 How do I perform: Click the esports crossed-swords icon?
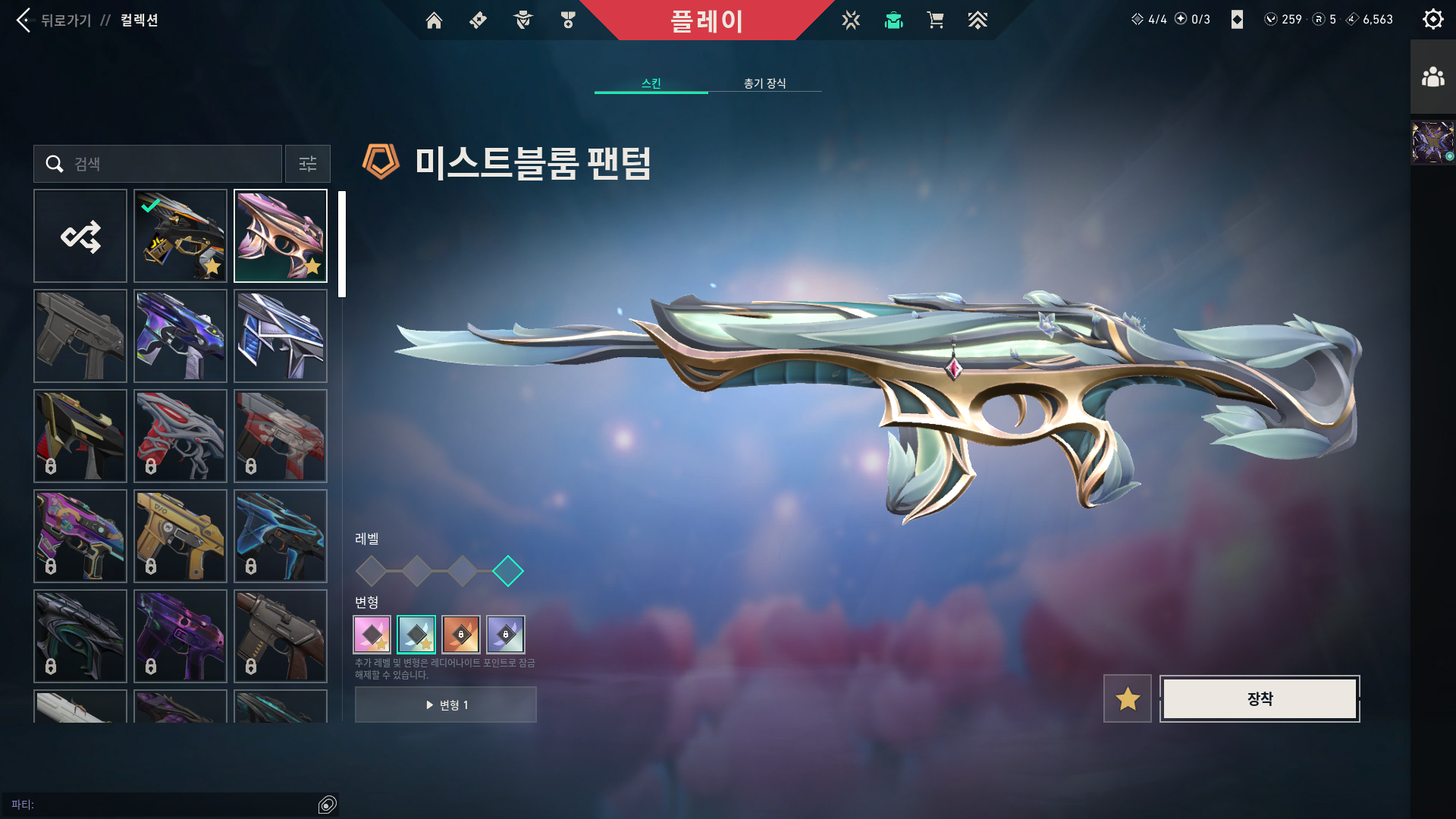click(x=852, y=20)
